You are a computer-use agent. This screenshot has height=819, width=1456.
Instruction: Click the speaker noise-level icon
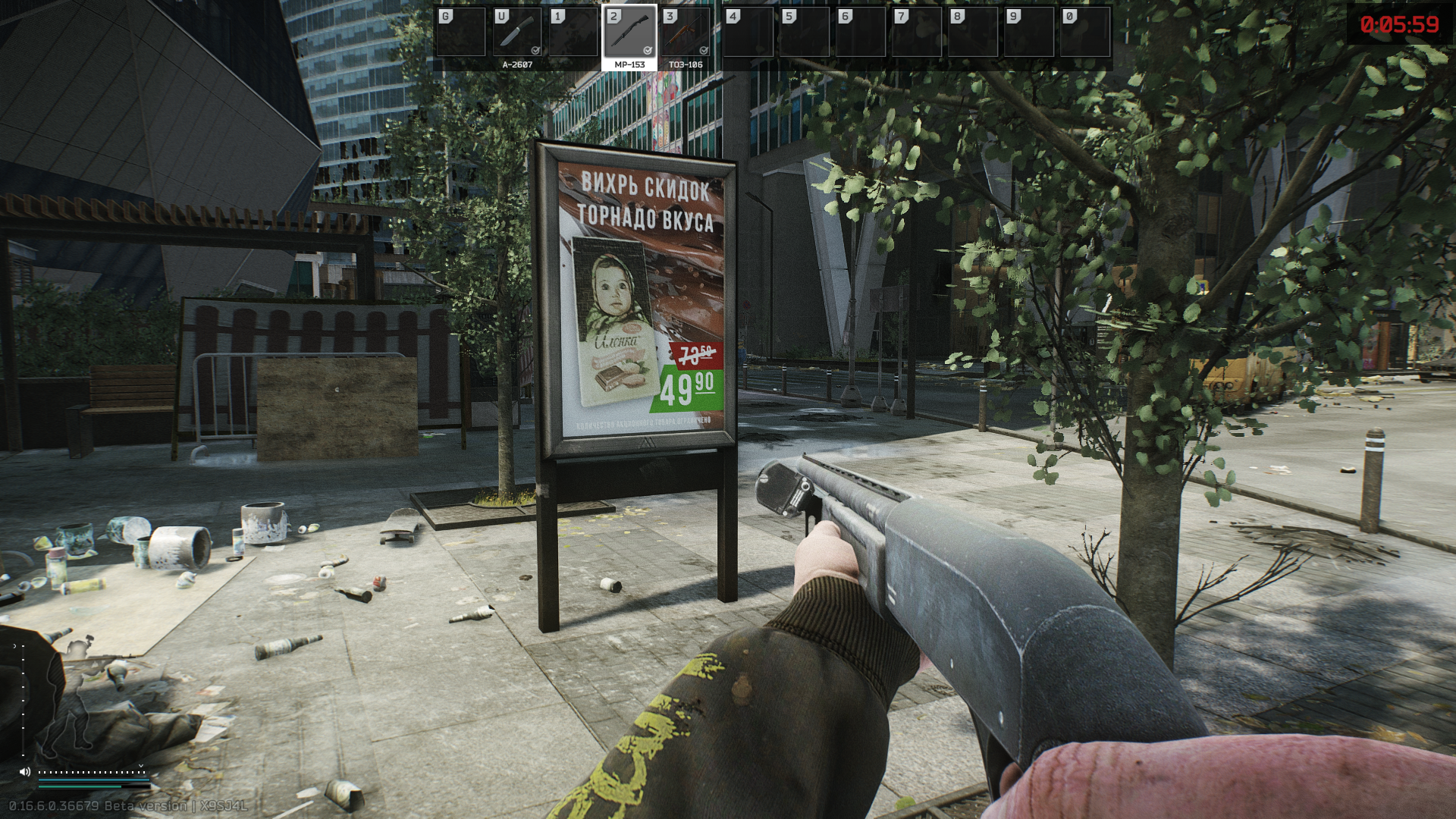(25, 772)
